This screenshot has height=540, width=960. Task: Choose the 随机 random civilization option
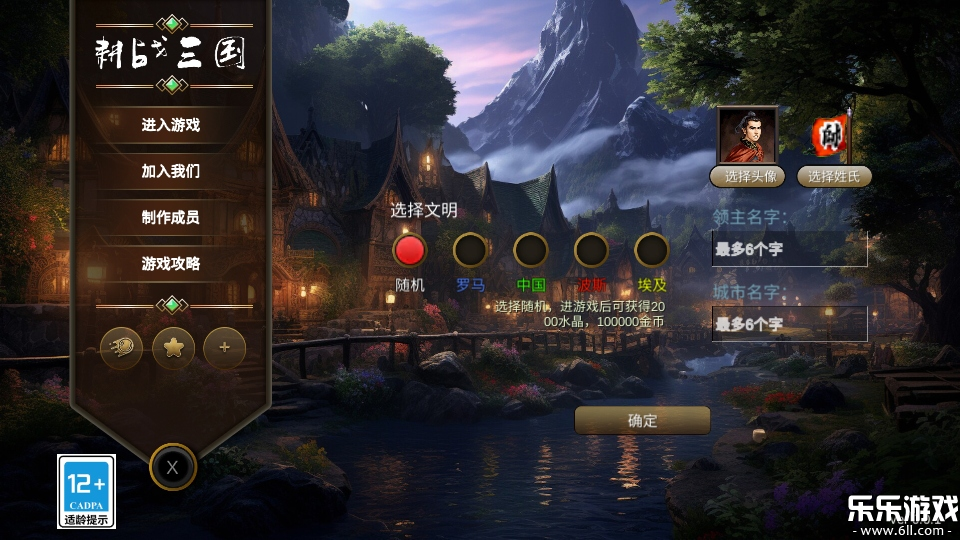pos(410,250)
